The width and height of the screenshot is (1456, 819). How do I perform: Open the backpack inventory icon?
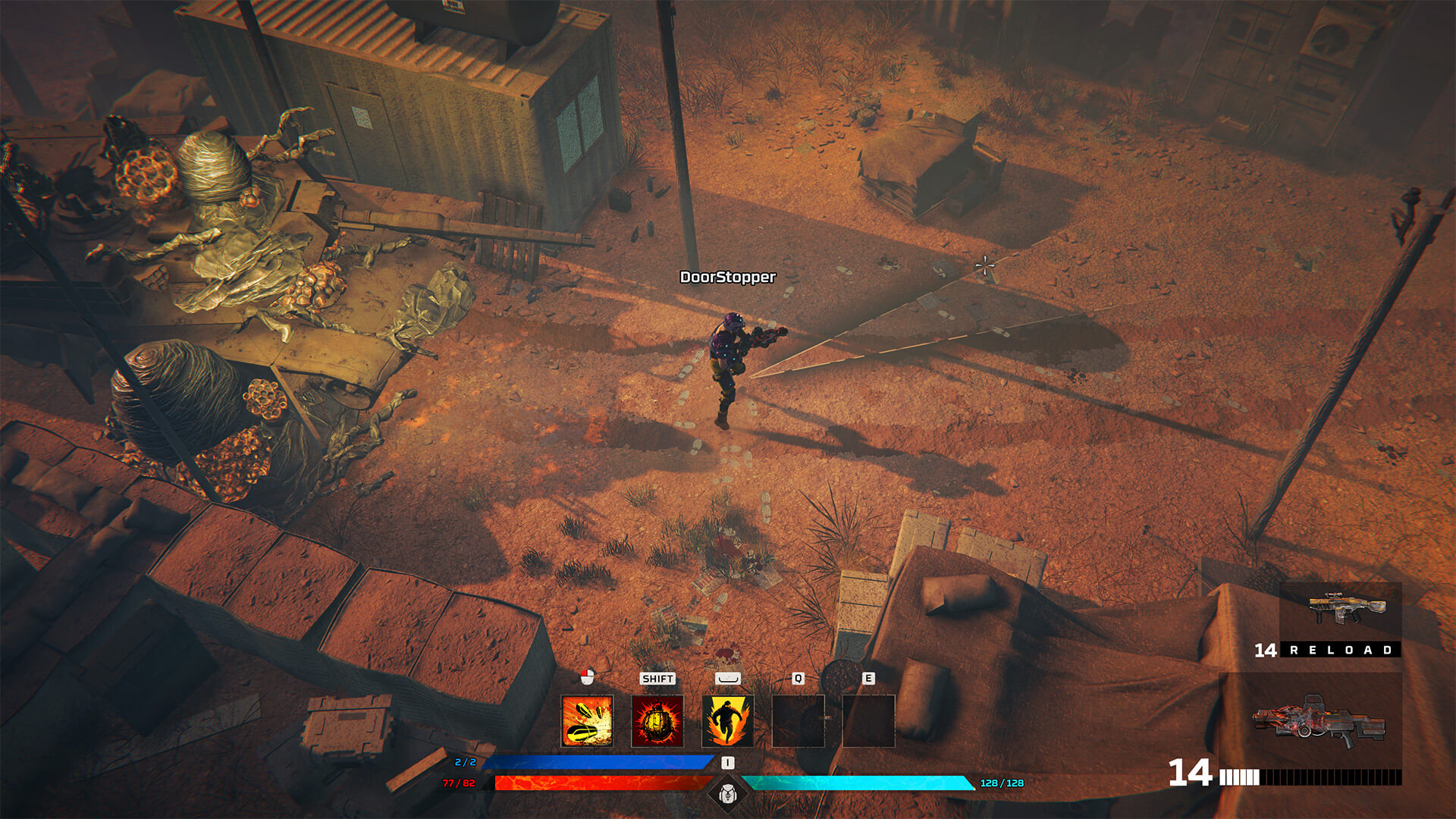click(728, 794)
